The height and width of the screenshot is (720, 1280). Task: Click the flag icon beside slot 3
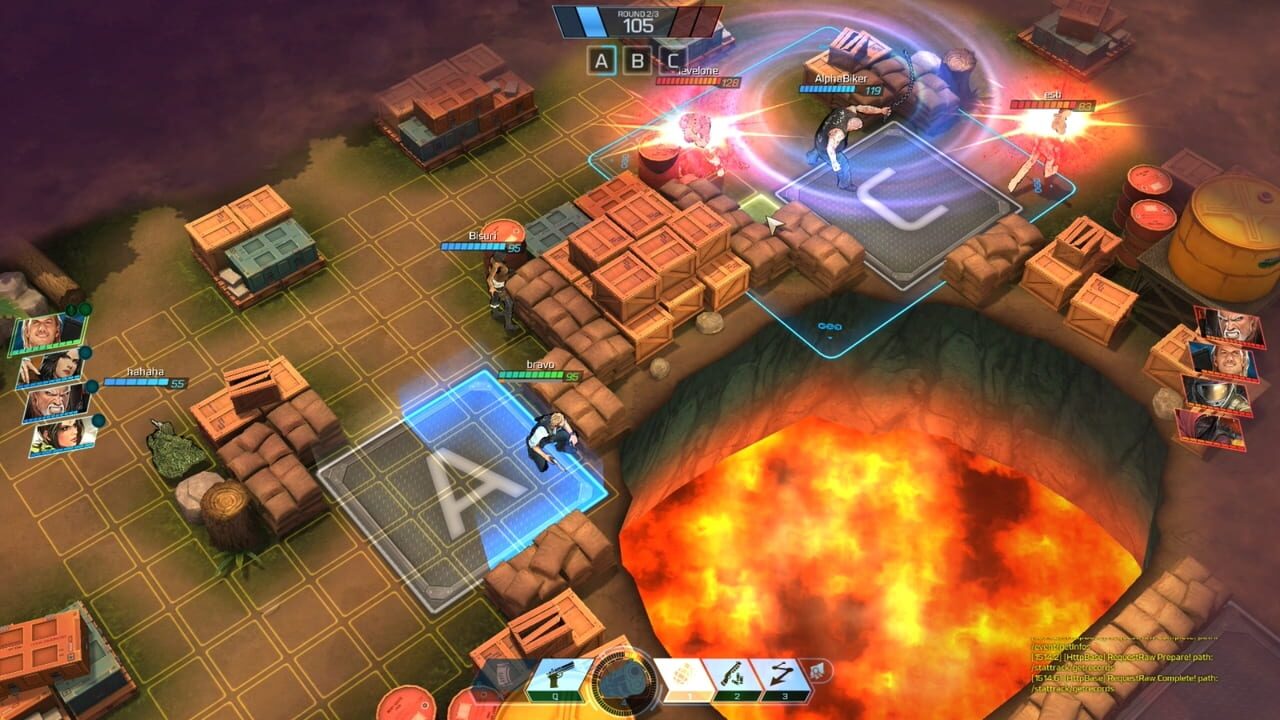pos(817,670)
